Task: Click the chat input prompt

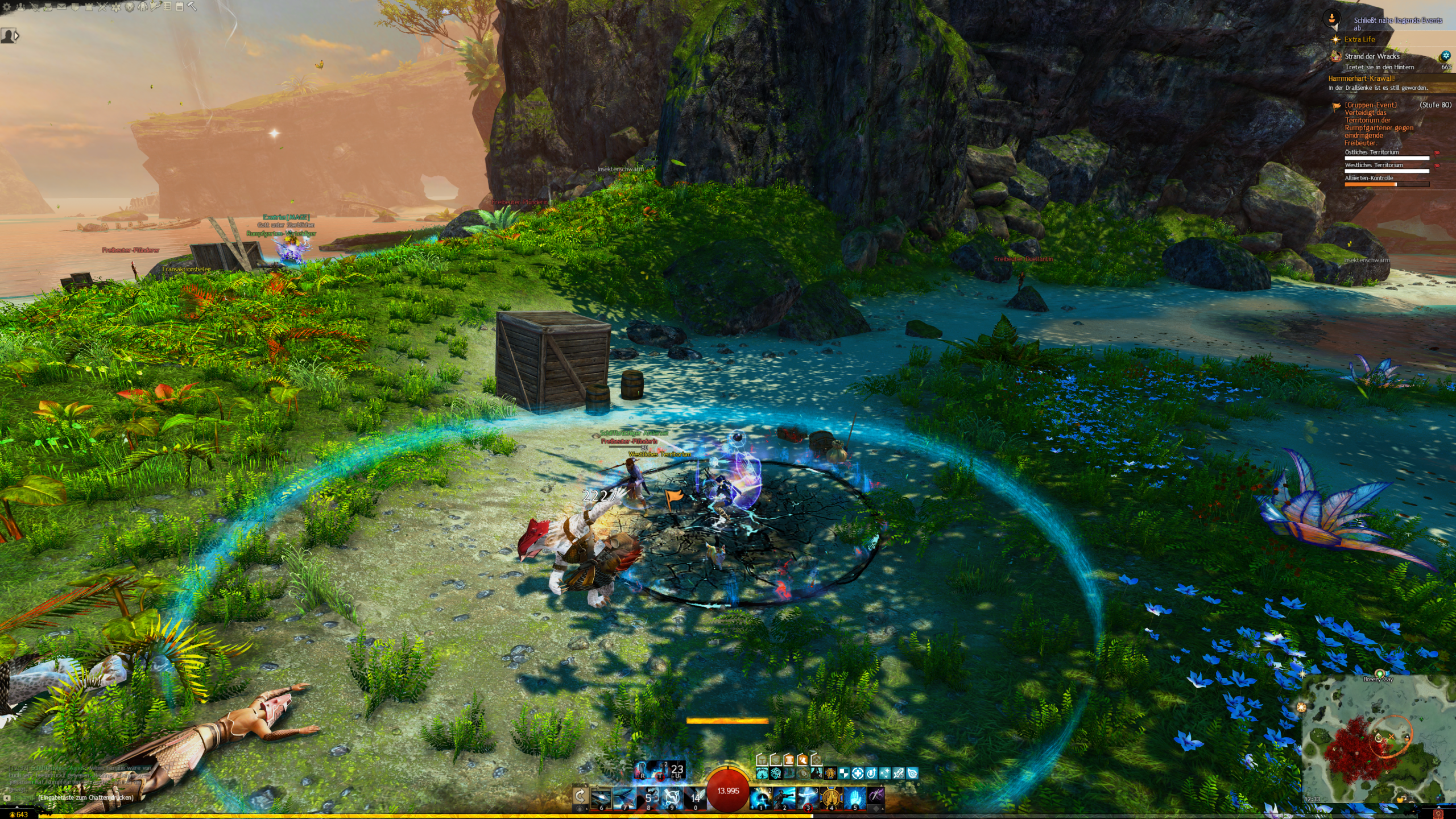Action: (85, 797)
